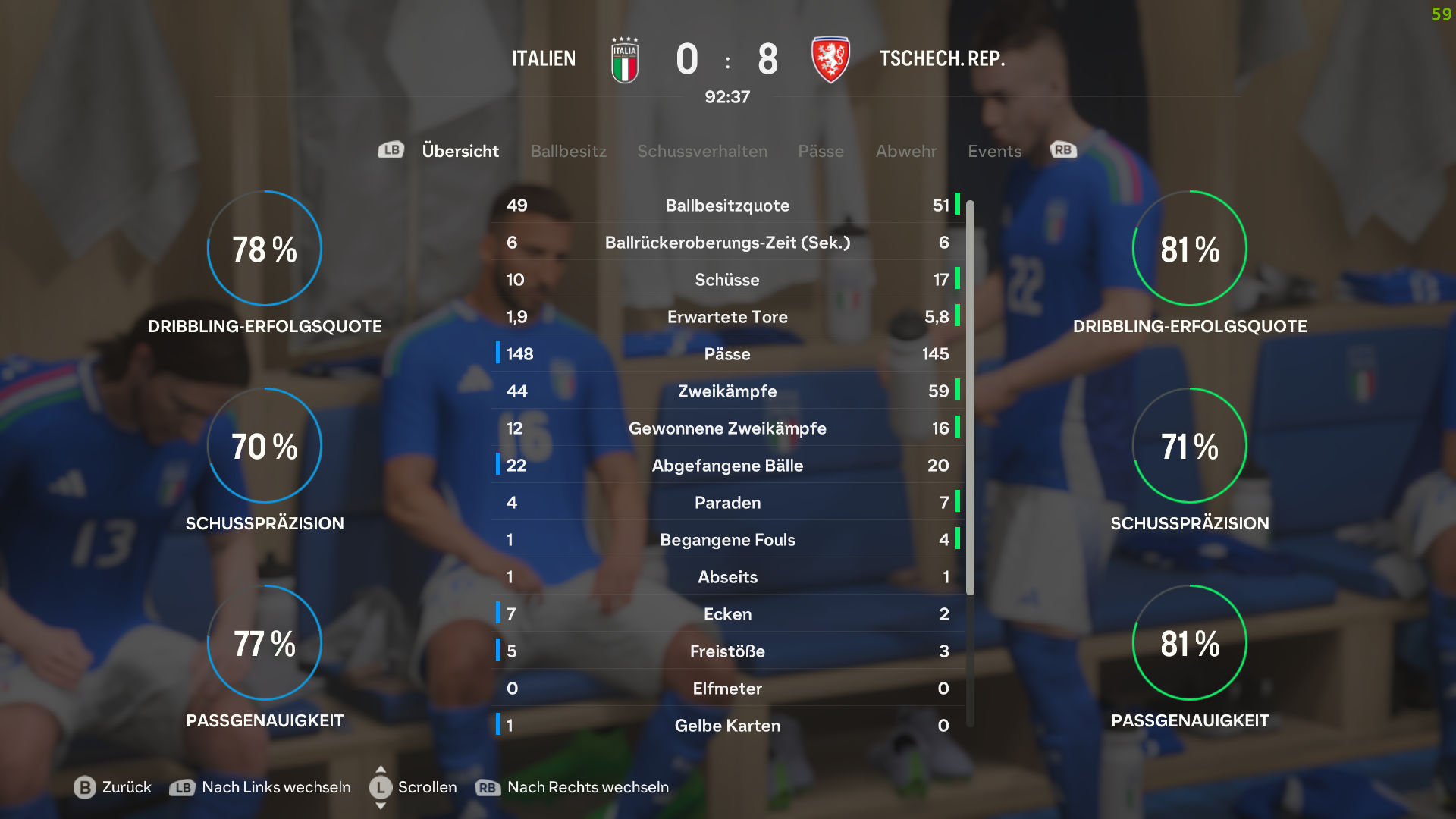This screenshot has width=1456, height=819.
Task: Open the Ballbesitz tab
Action: click(568, 151)
